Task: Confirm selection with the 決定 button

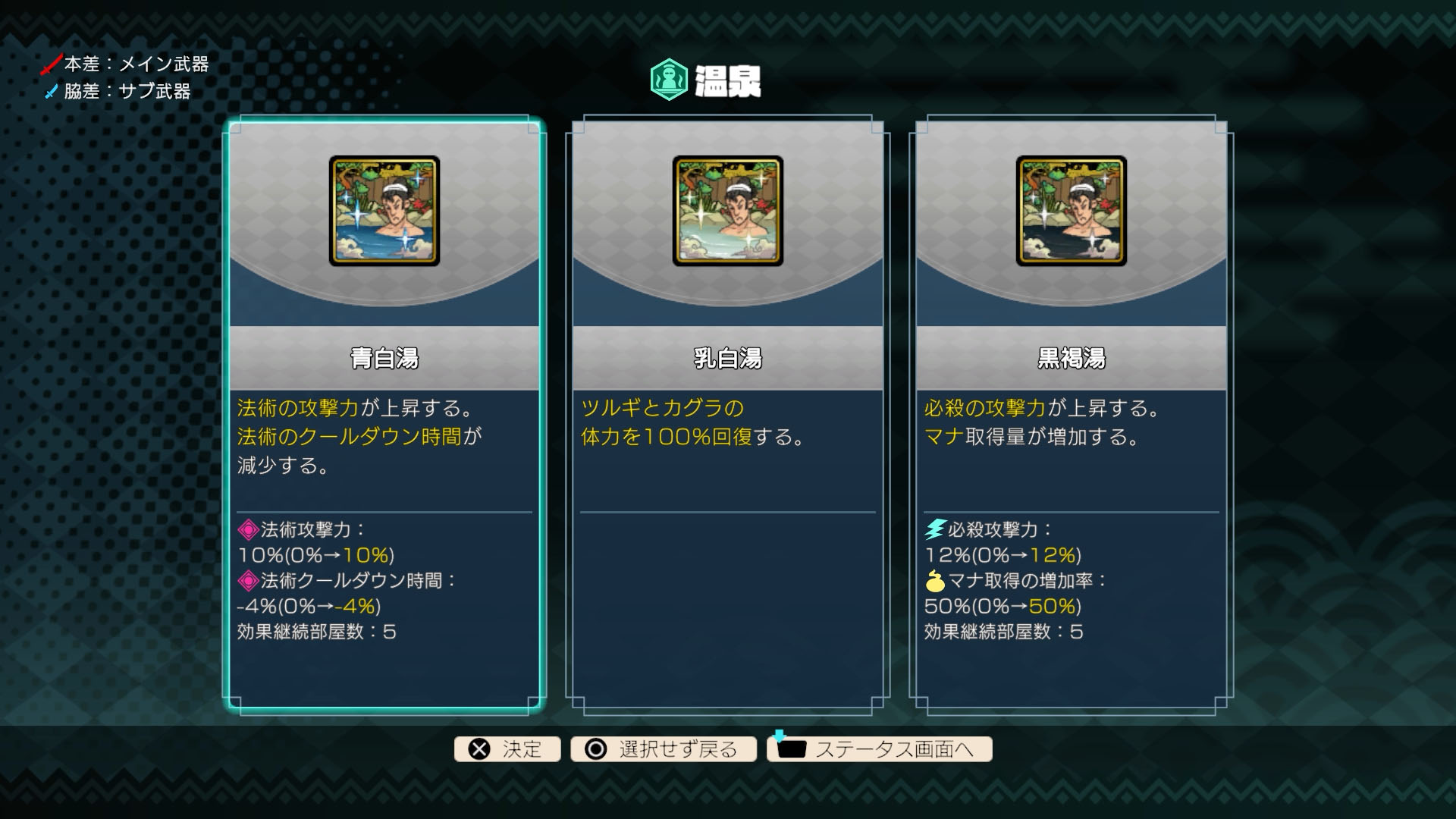Action: pyautogui.click(x=507, y=749)
